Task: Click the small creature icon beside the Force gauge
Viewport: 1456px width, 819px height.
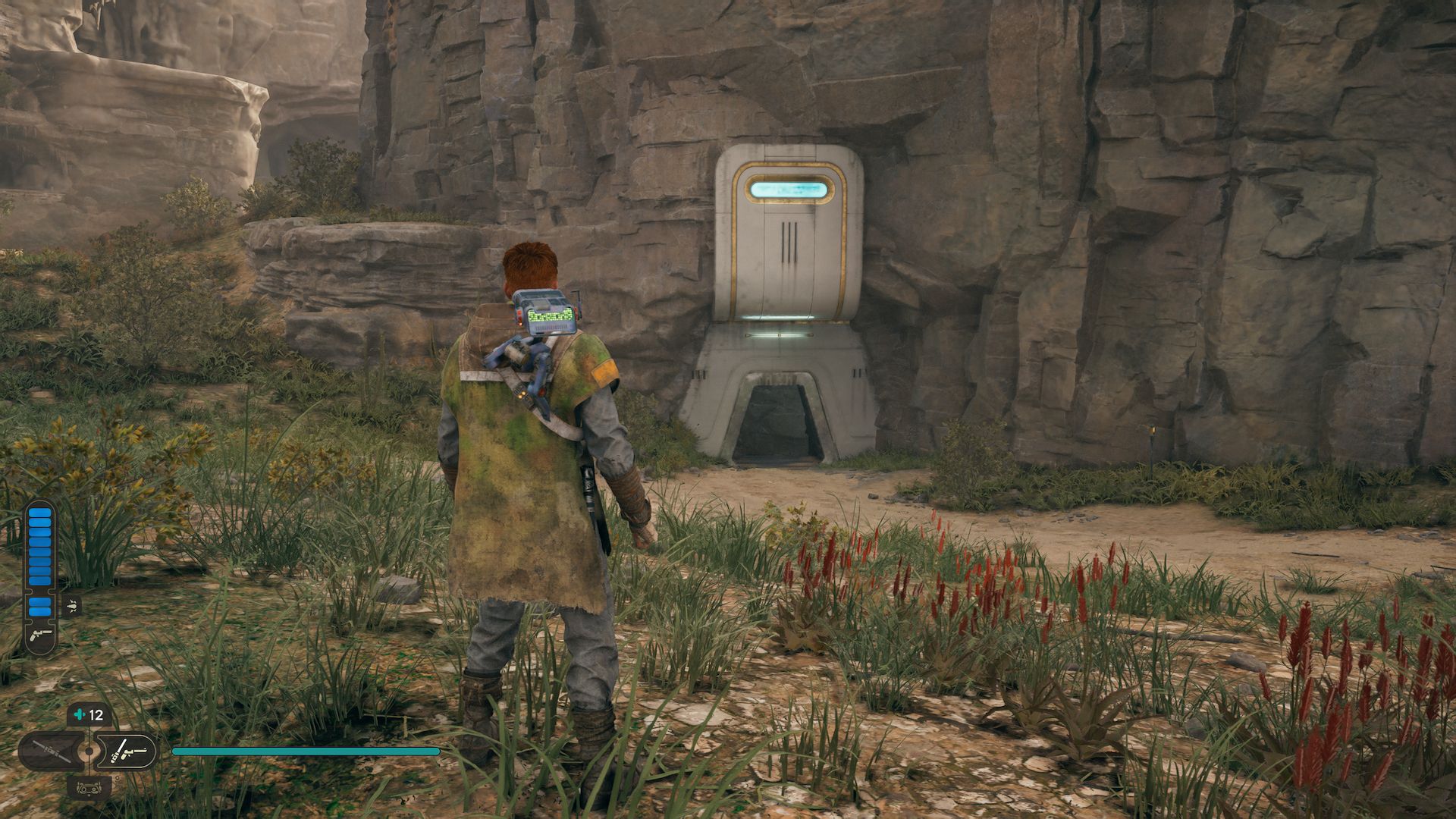Action: tap(71, 605)
